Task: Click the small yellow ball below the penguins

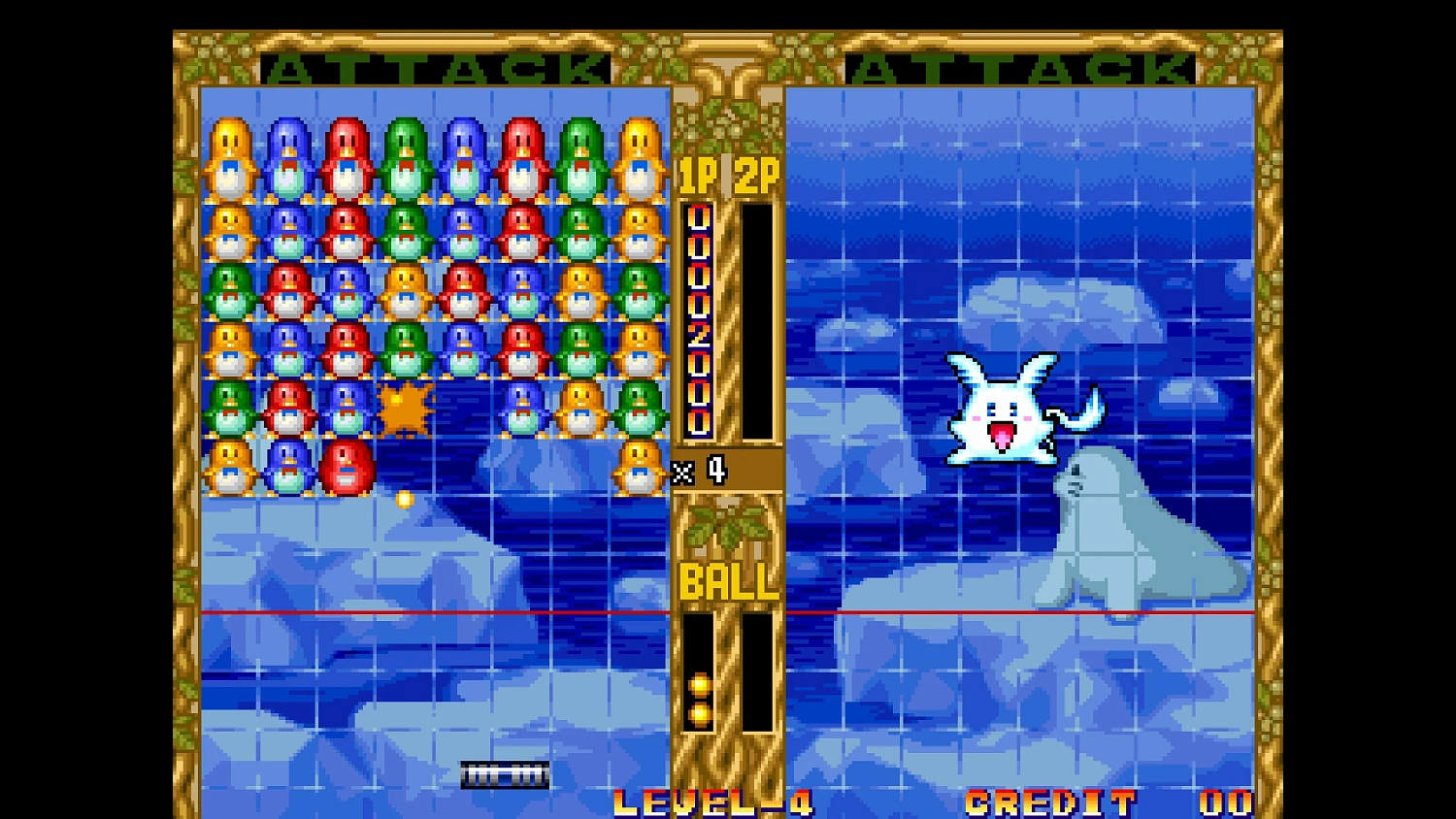Action: (x=404, y=497)
